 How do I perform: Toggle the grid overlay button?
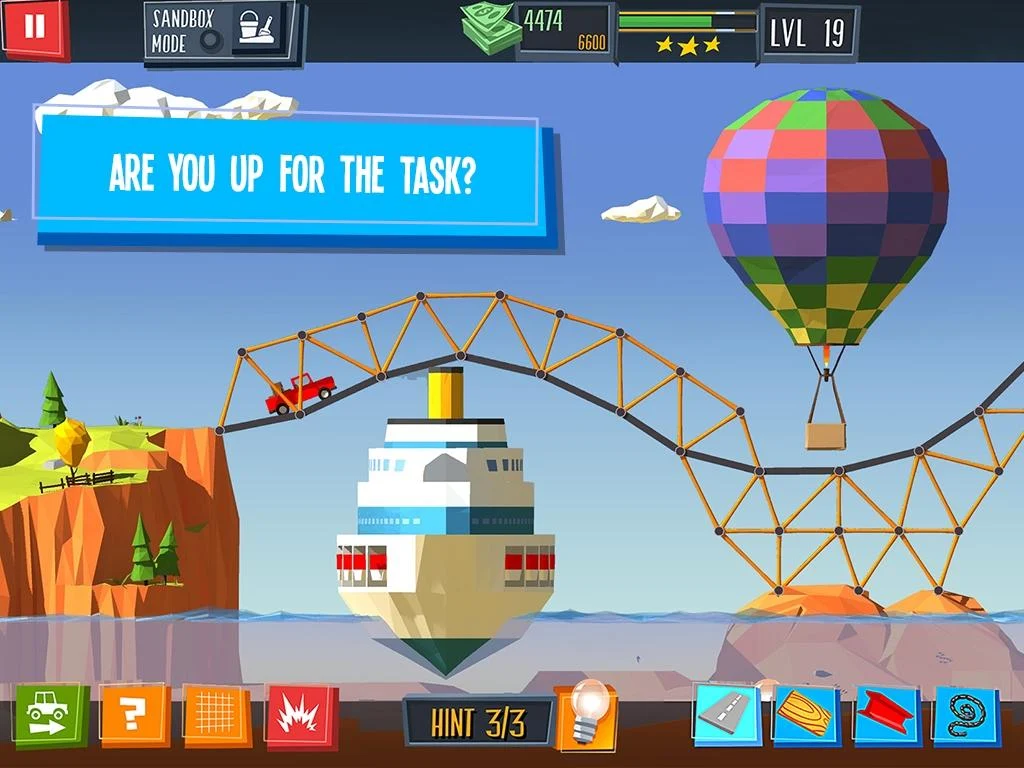pyautogui.click(x=216, y=714)
